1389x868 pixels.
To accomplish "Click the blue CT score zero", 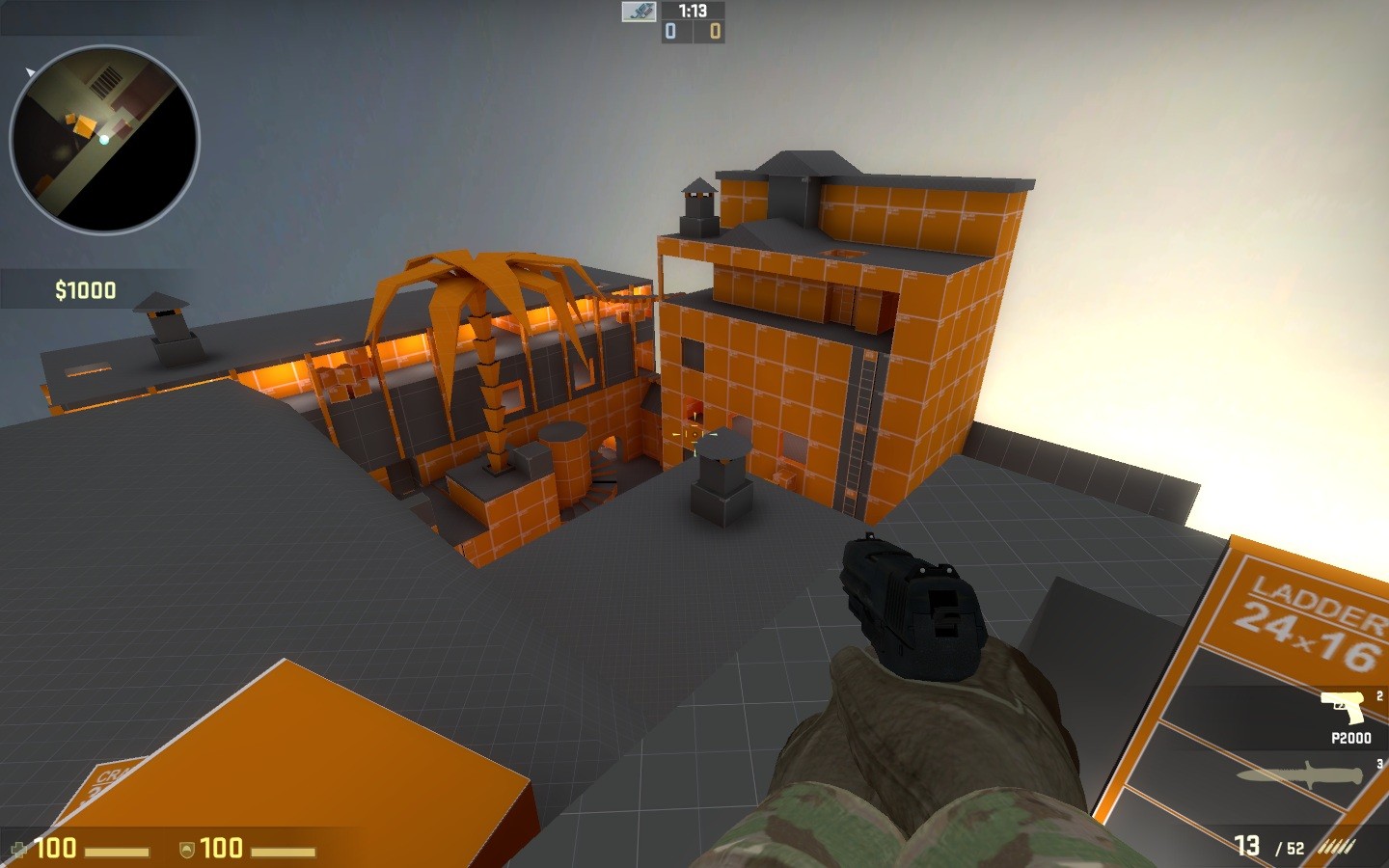I will (x=668, y=32).
